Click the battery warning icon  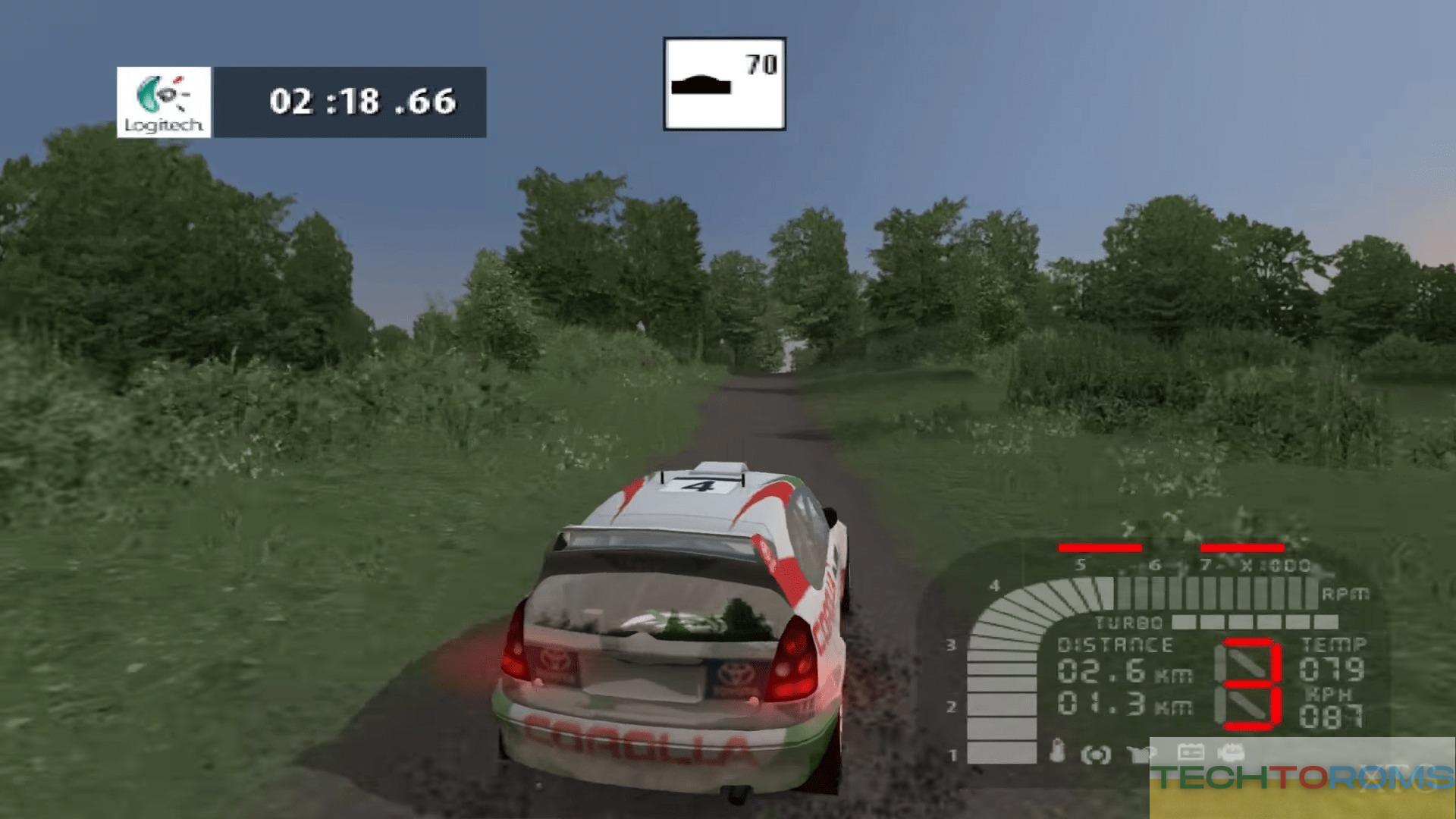[1189, 752]
